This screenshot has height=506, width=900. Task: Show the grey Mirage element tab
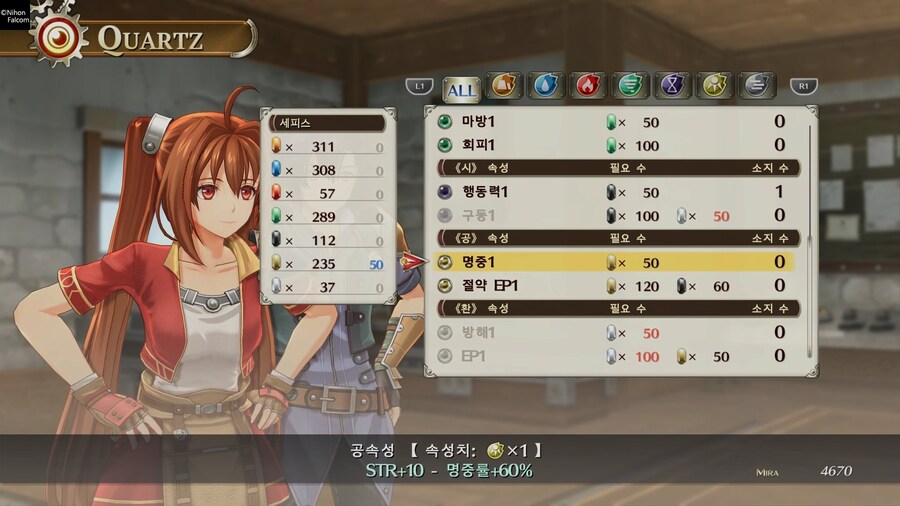pyautogui.click(x=757, y=87)
